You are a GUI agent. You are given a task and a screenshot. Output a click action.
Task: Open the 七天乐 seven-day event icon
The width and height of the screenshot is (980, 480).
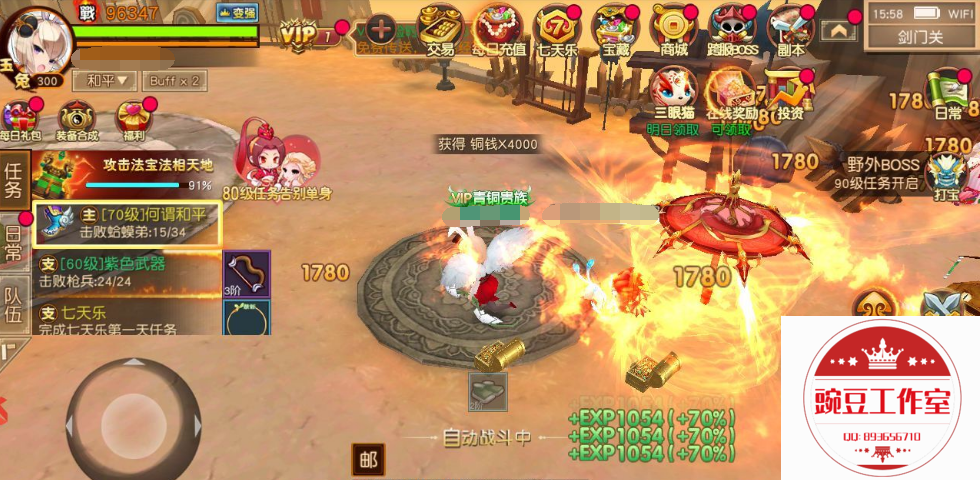pyautogui.click(x=557, y=27)
